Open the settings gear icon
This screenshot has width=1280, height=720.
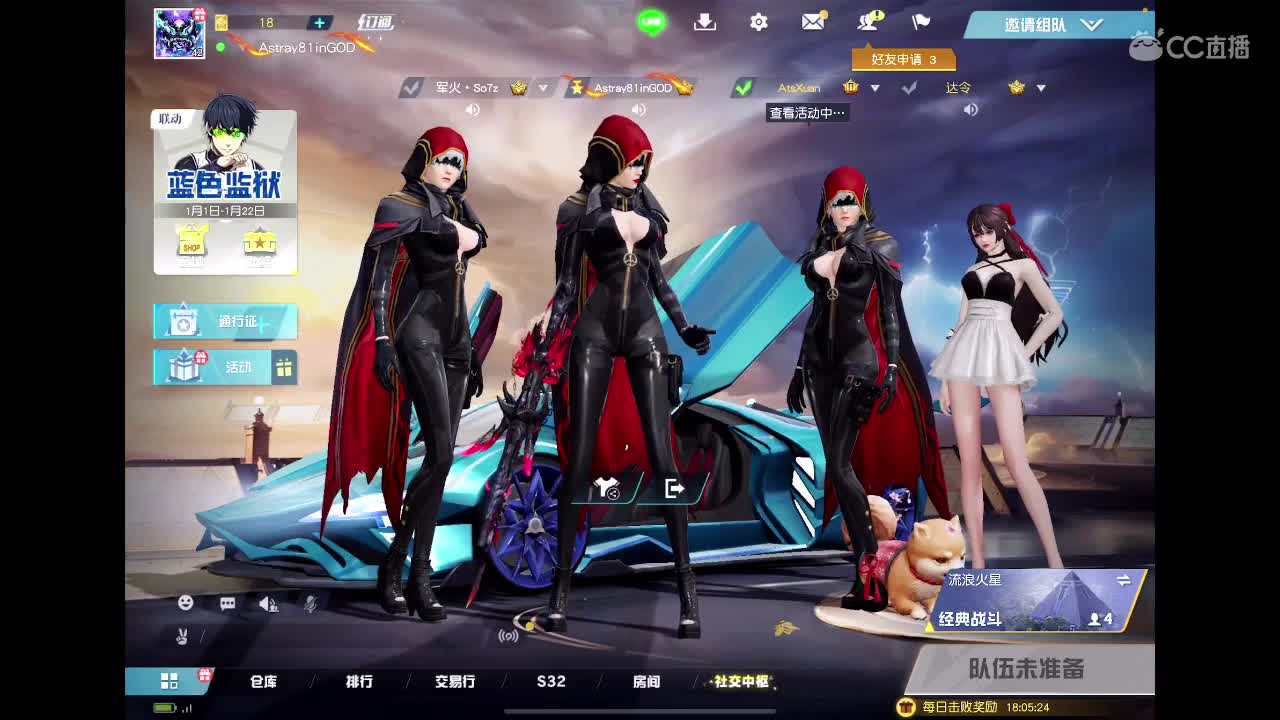pyautogui.click(x=759, y=22)
